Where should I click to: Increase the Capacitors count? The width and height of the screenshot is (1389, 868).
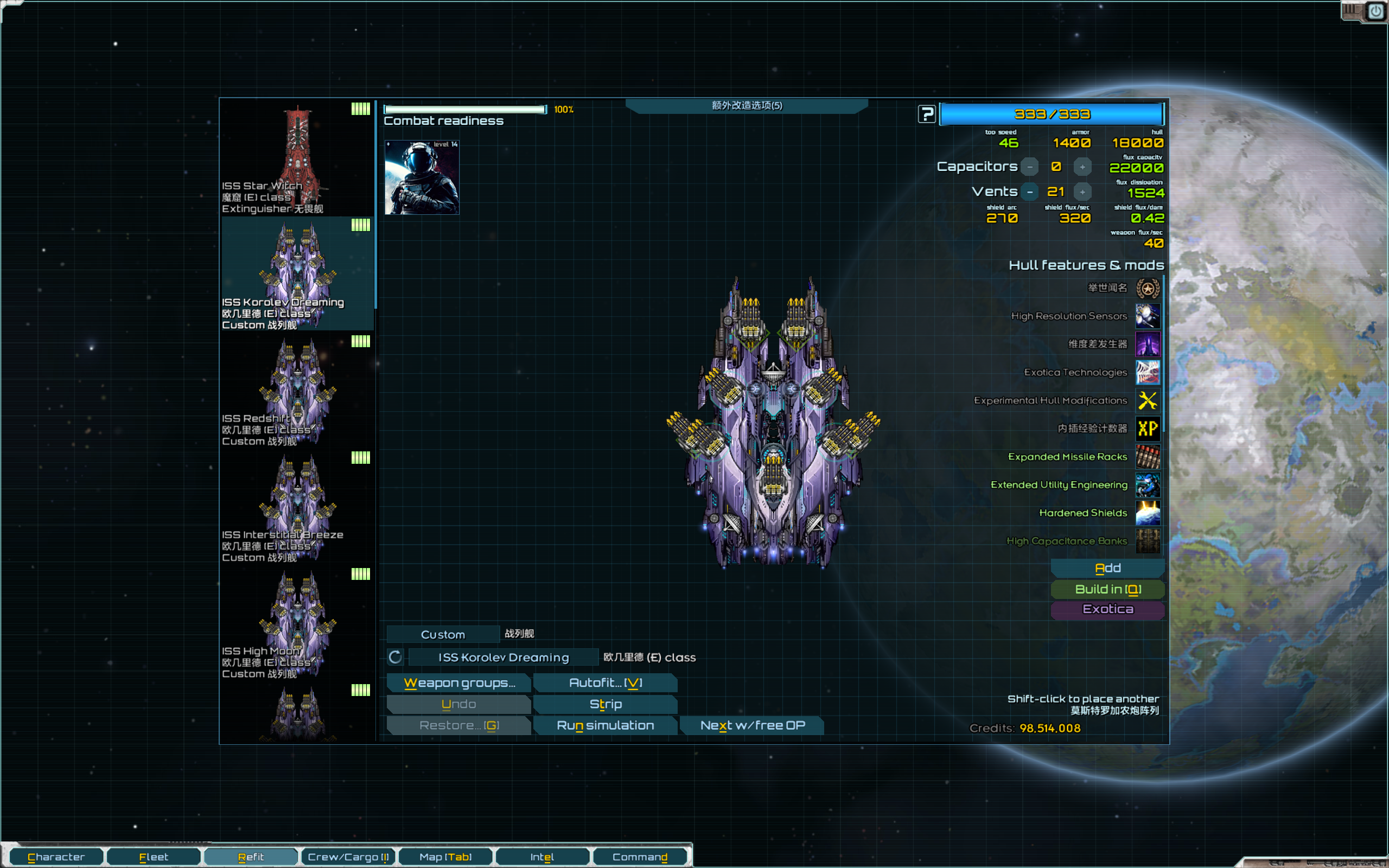(1082, 167)
